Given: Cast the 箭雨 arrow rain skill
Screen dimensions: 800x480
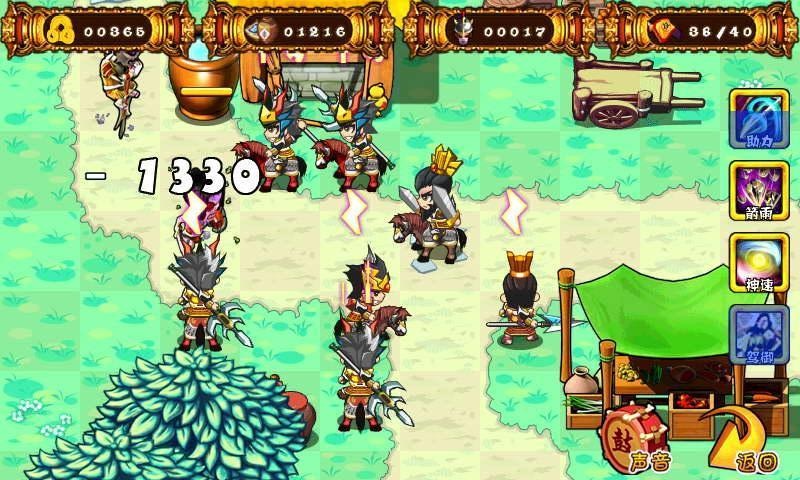Looking at the screenshot, I should (x=759, y=190).
